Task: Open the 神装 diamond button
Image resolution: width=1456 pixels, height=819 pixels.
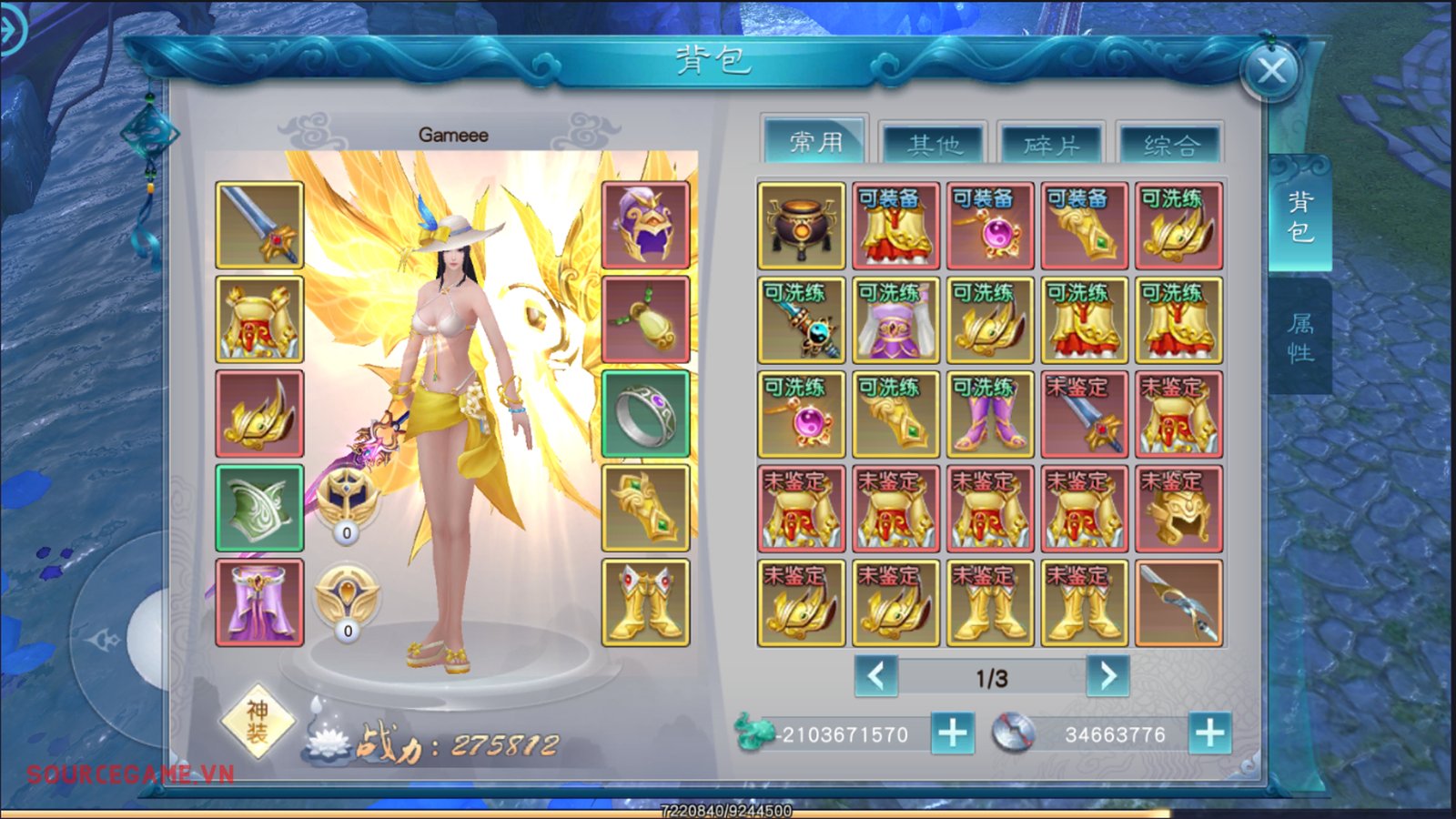Action: [x=258, y=722]
